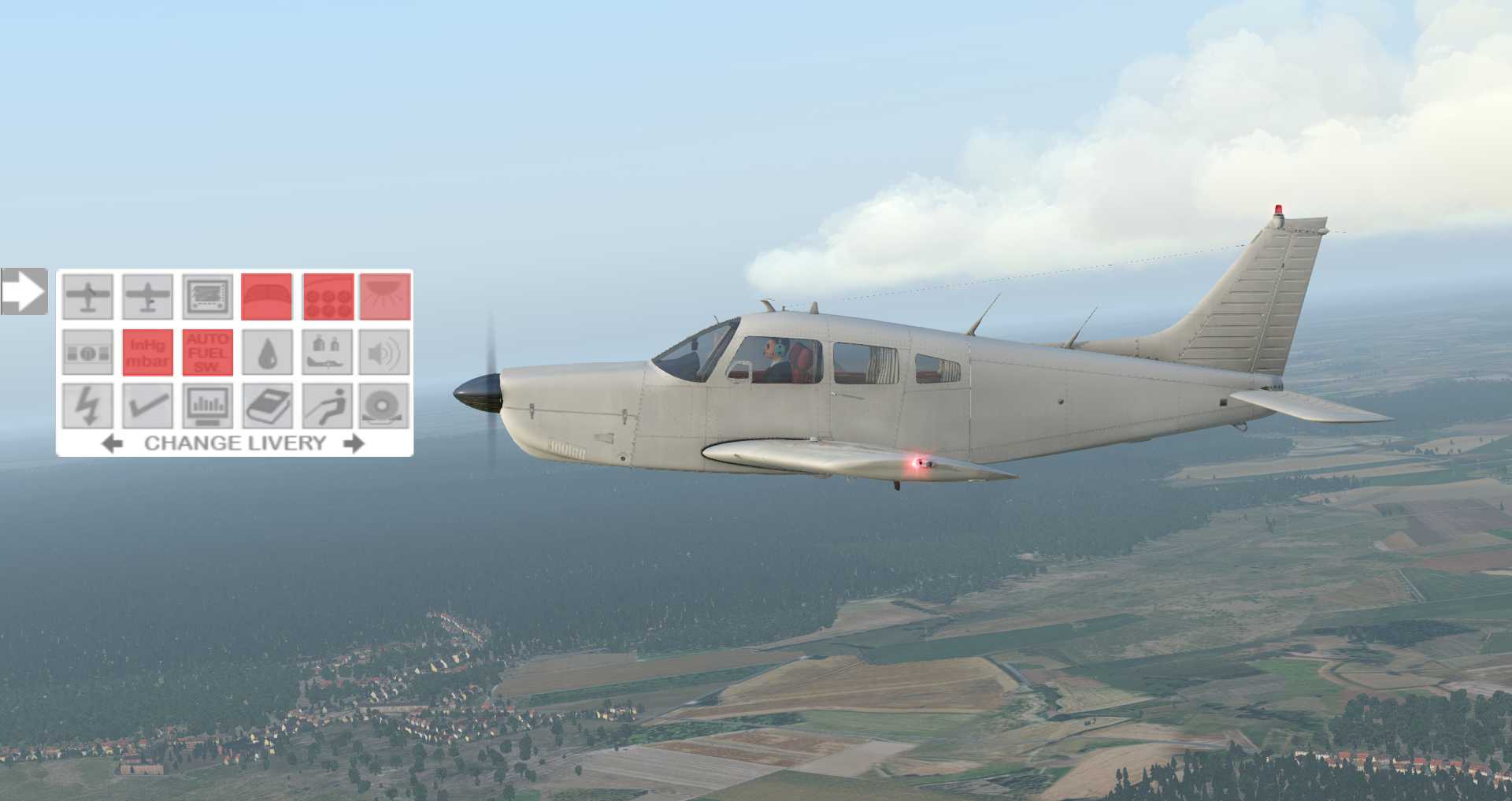Switch to the previous livery with left arrow
1512x801 pixels.
pyautogui.click(x=113, y=443)
